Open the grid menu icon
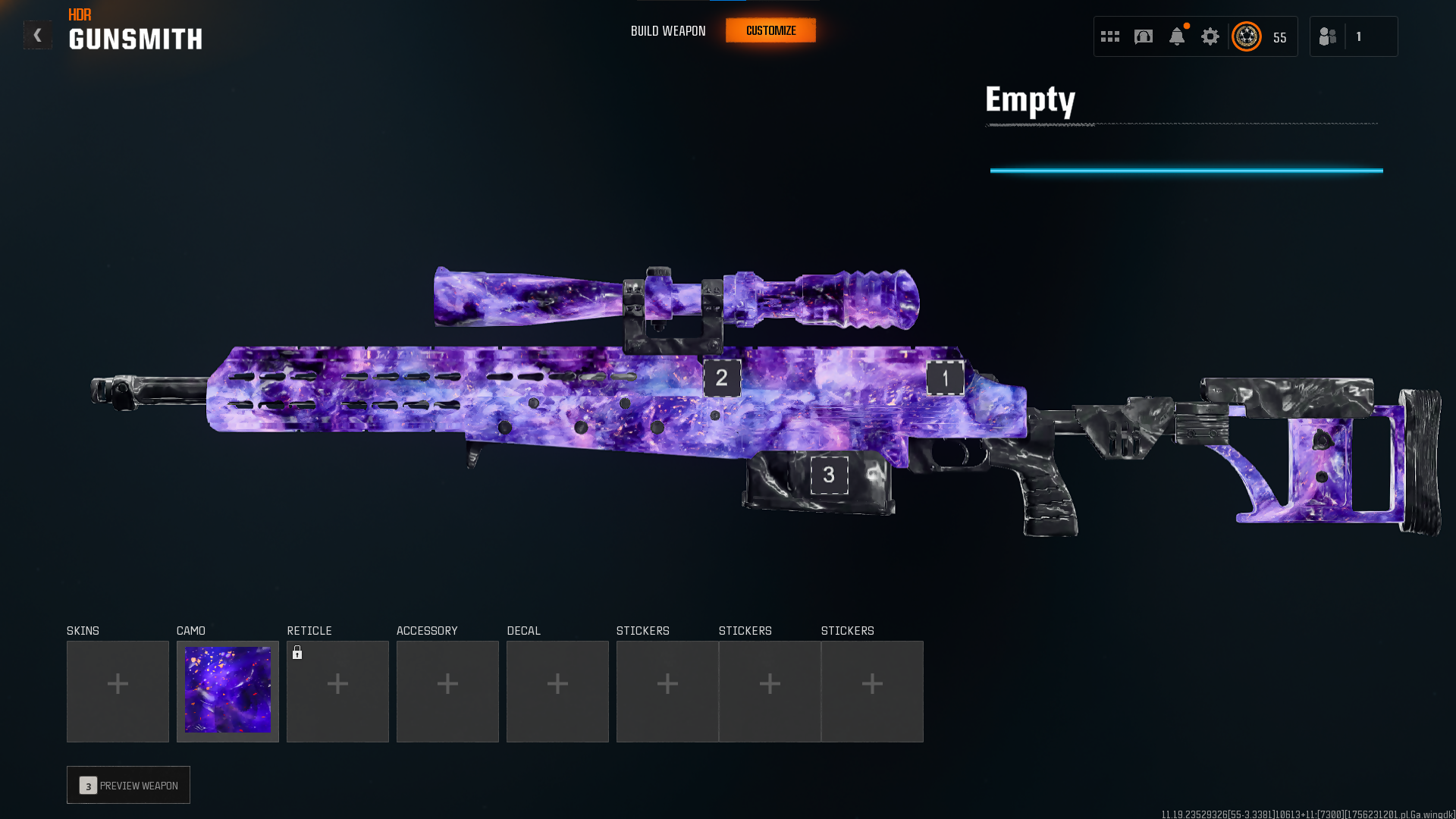 [1110, 36]
